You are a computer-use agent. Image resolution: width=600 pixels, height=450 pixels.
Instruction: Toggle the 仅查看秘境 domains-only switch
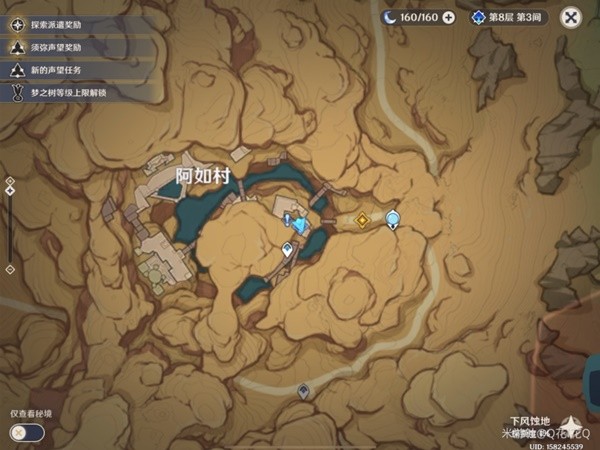[27, 432]
